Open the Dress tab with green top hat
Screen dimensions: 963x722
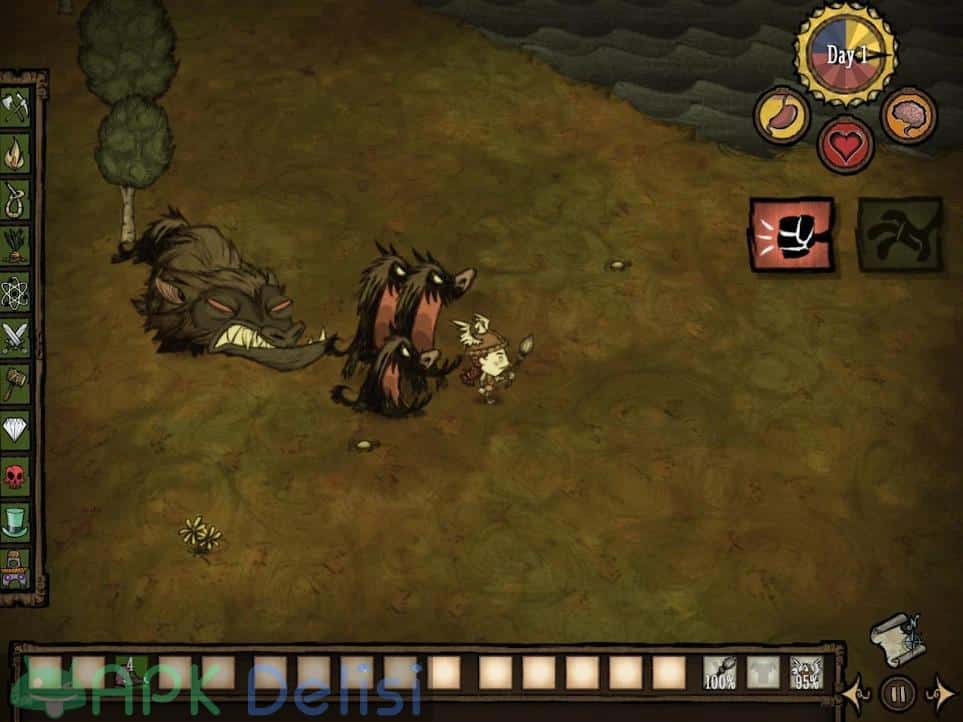point(16,519)
